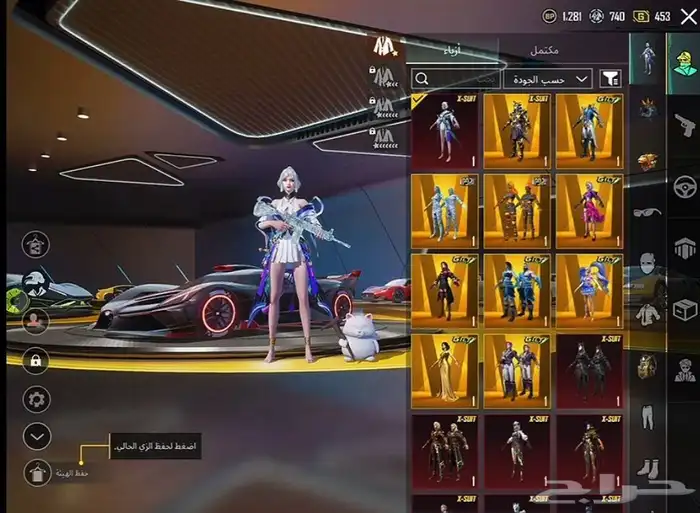The image size is (700, 513).
Task: Save outfit with حفظ الهيئة hanger button
Action: [37, 472]
